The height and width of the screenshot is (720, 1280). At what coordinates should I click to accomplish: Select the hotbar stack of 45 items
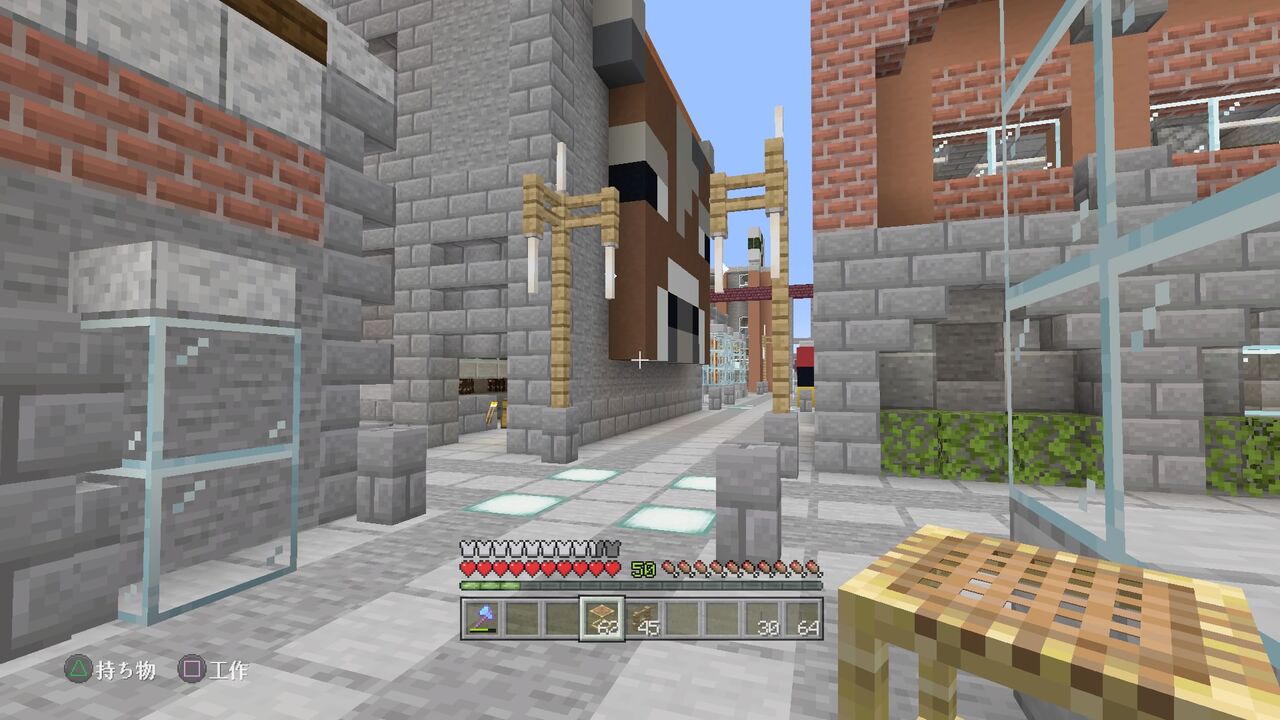[x=644, y=617]
